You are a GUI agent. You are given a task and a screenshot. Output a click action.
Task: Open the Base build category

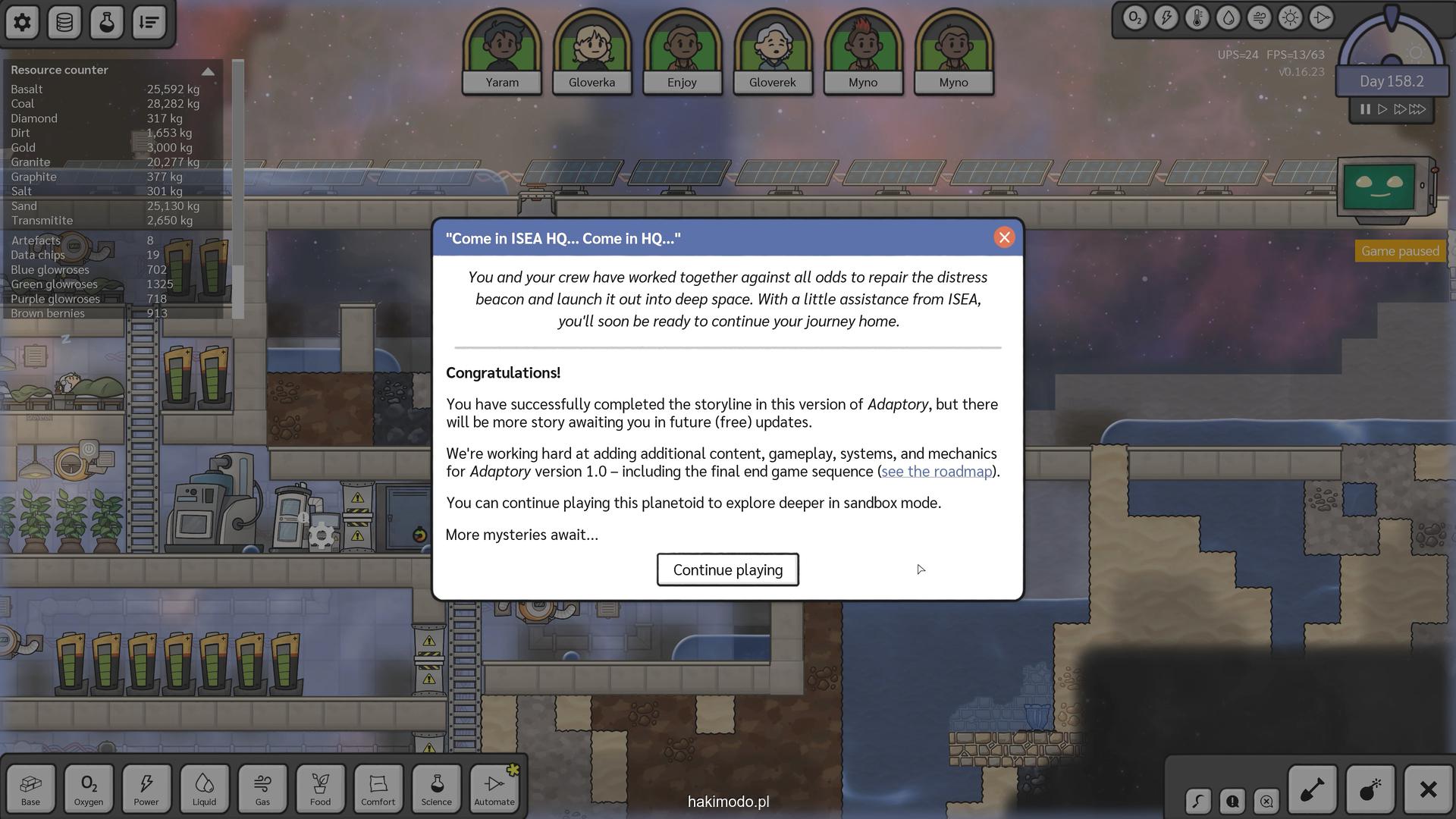tap(31, 789)
